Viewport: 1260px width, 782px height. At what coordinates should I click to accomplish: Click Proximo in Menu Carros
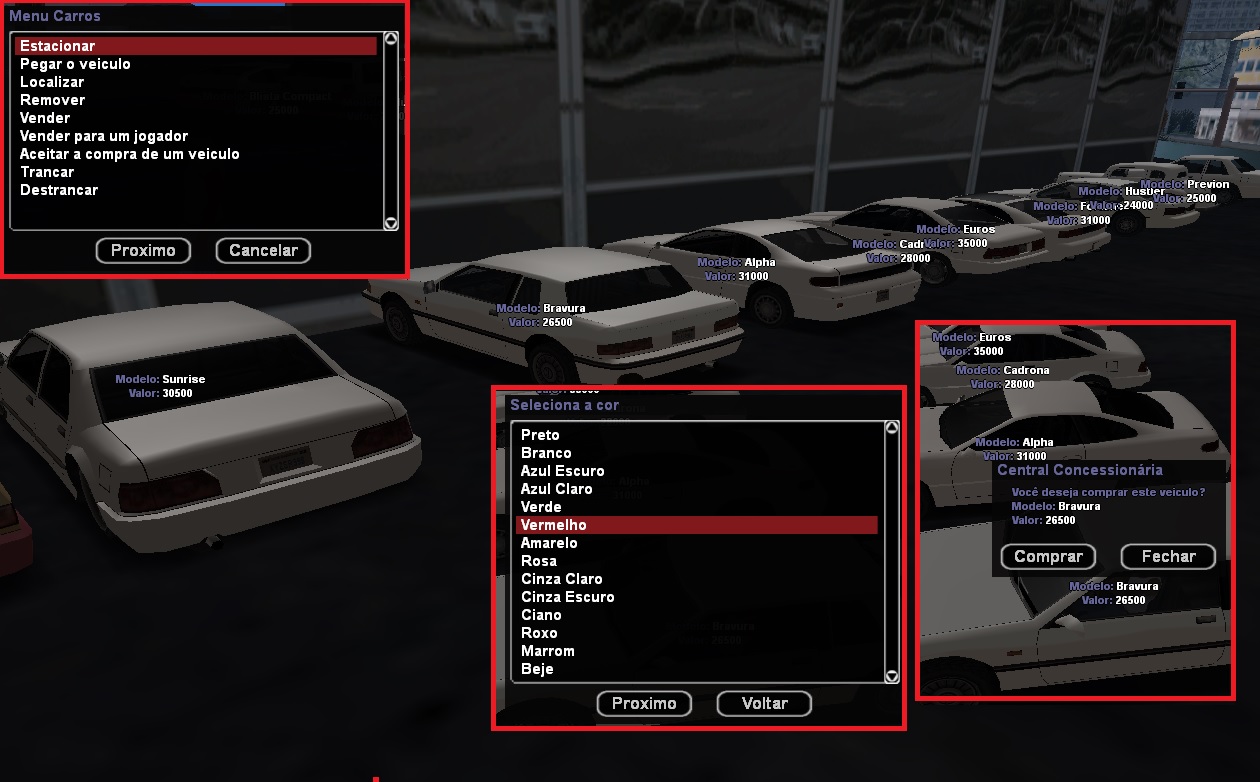(143, 251)
